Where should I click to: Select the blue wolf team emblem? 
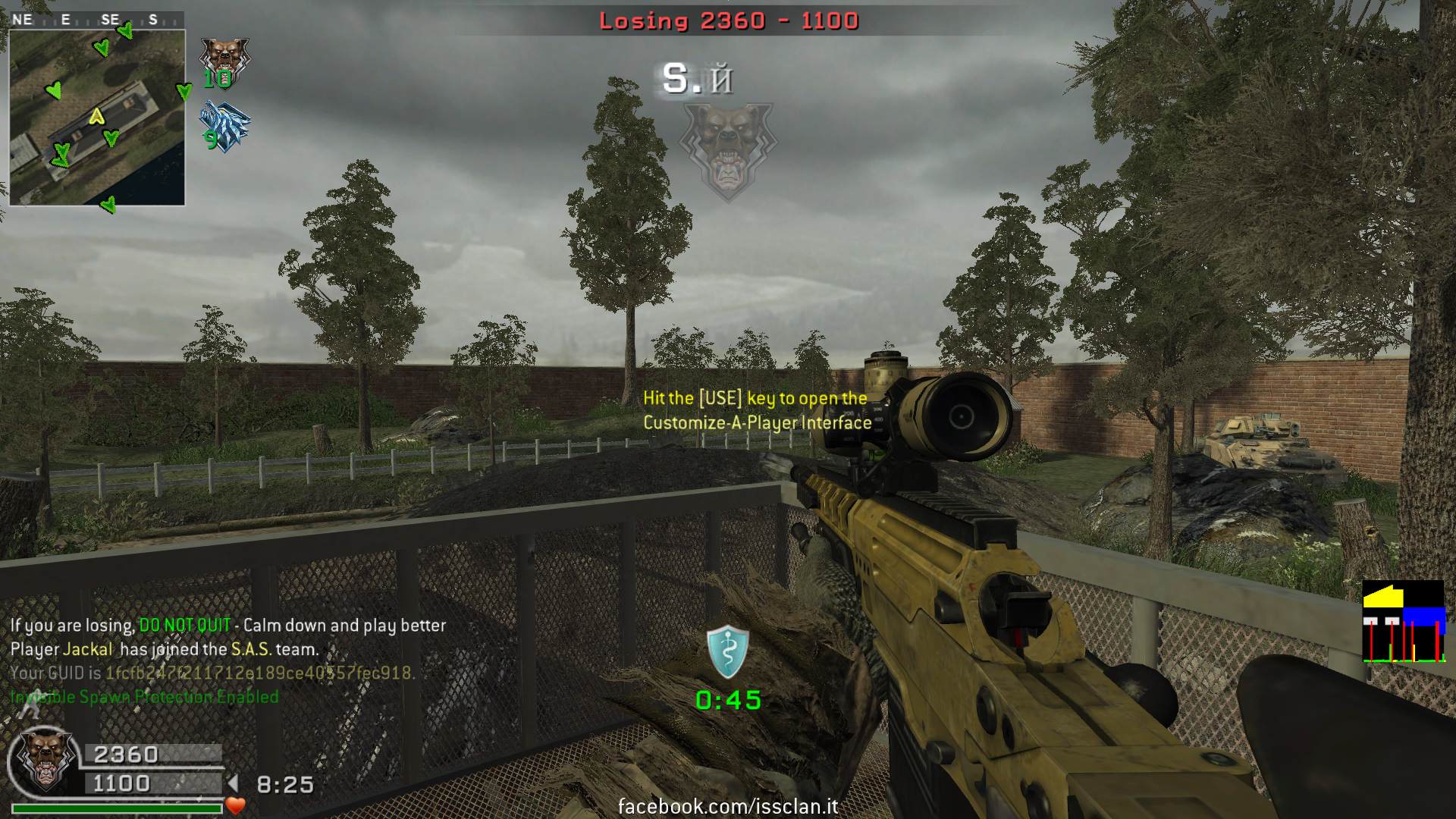pos(224,127)
